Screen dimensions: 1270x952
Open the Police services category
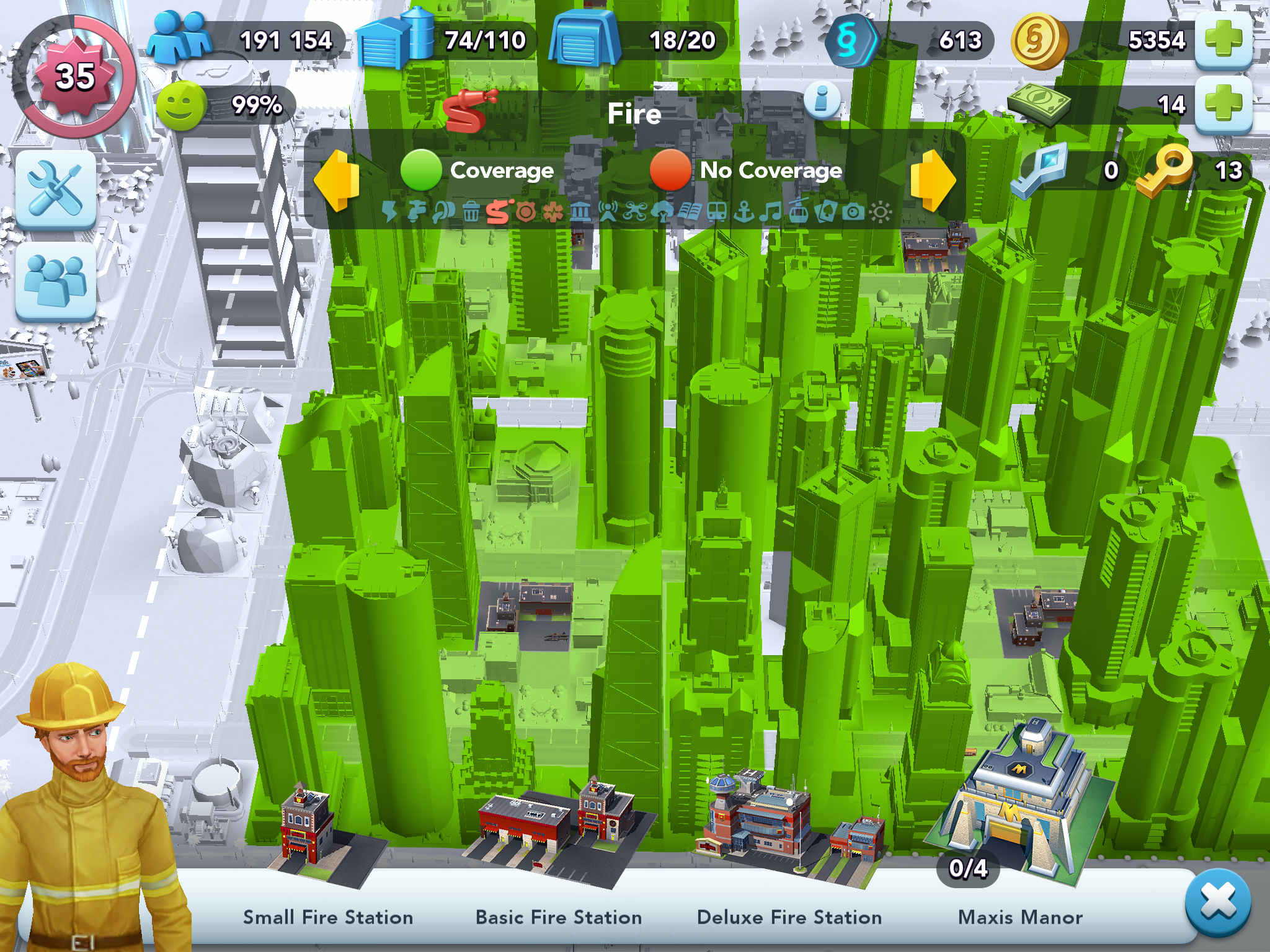[x=525, y=212]
